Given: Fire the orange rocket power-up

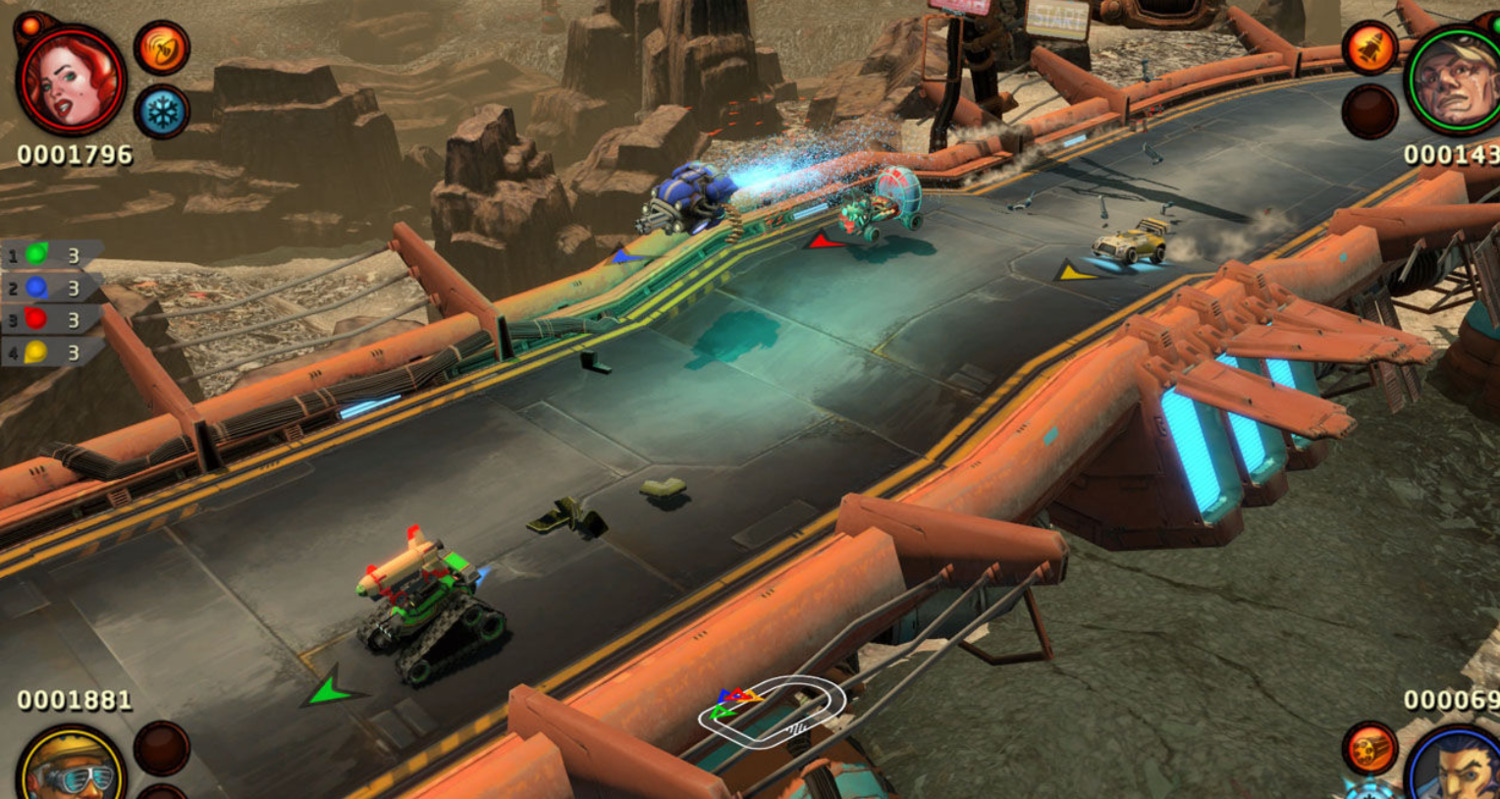Looking at the screenshot, I should (x=1369, y=48).
